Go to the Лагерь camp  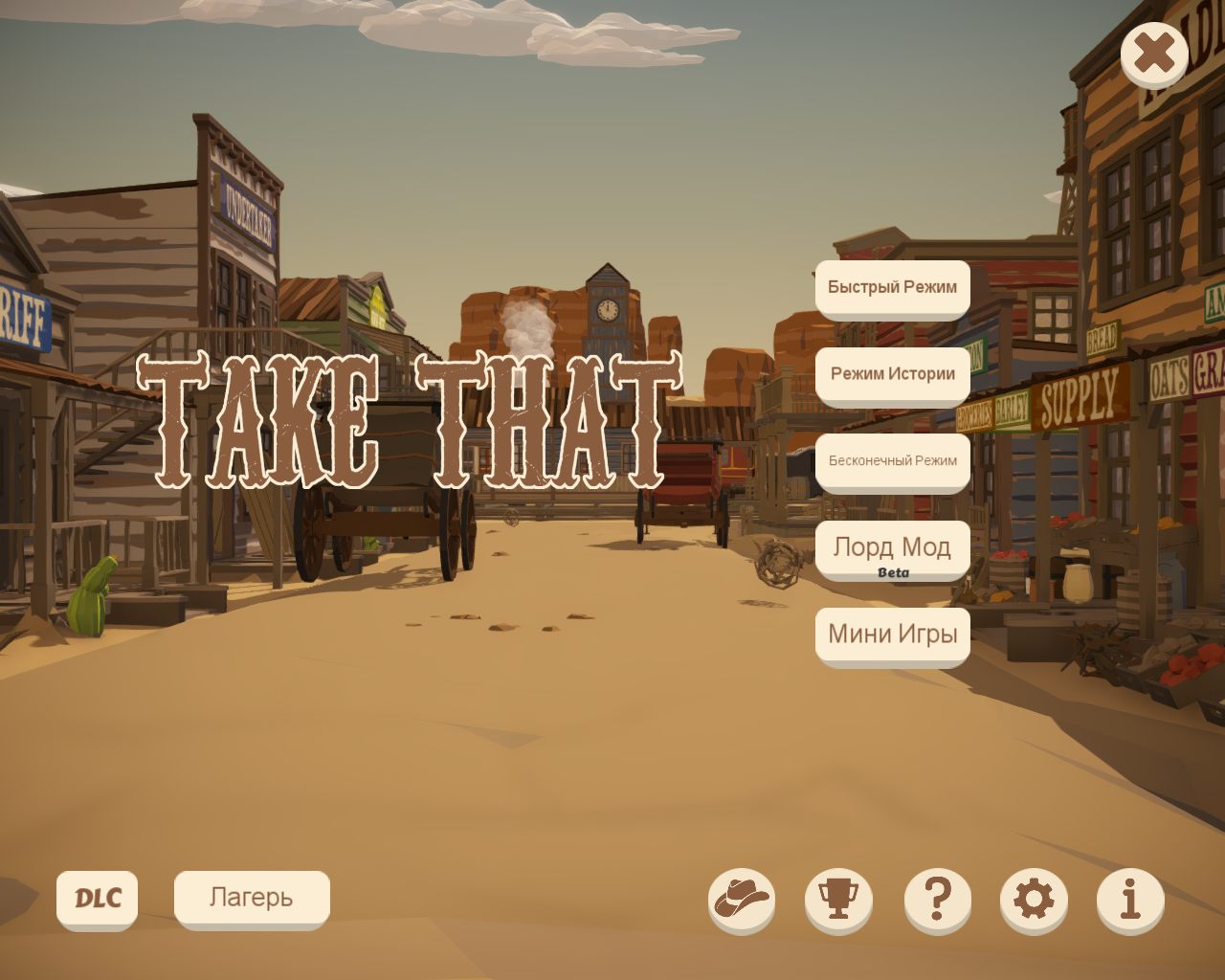(252, 898)
